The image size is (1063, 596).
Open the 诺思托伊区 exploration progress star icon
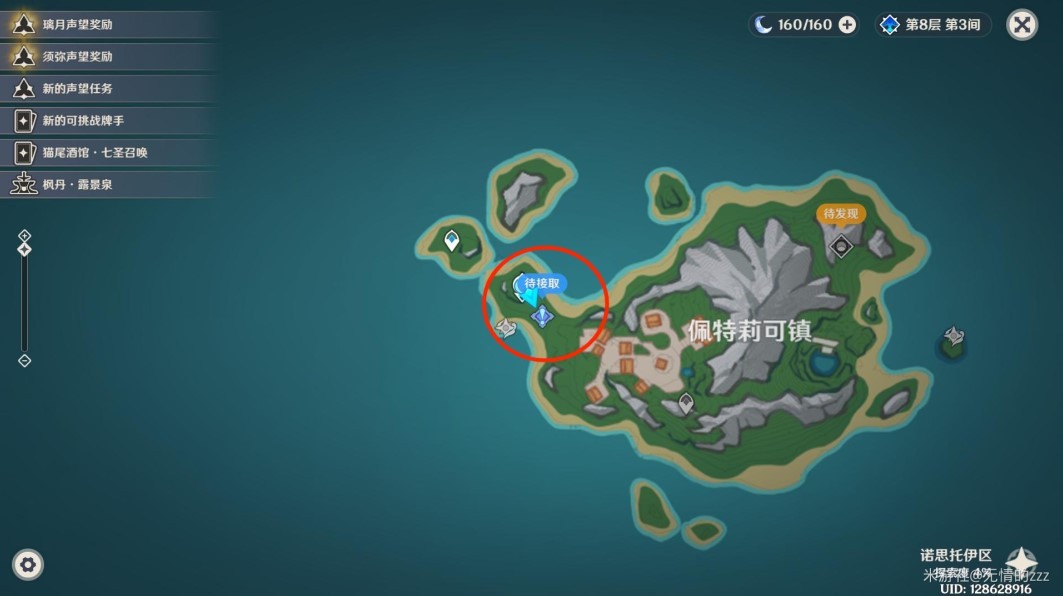pos(1022,561)
